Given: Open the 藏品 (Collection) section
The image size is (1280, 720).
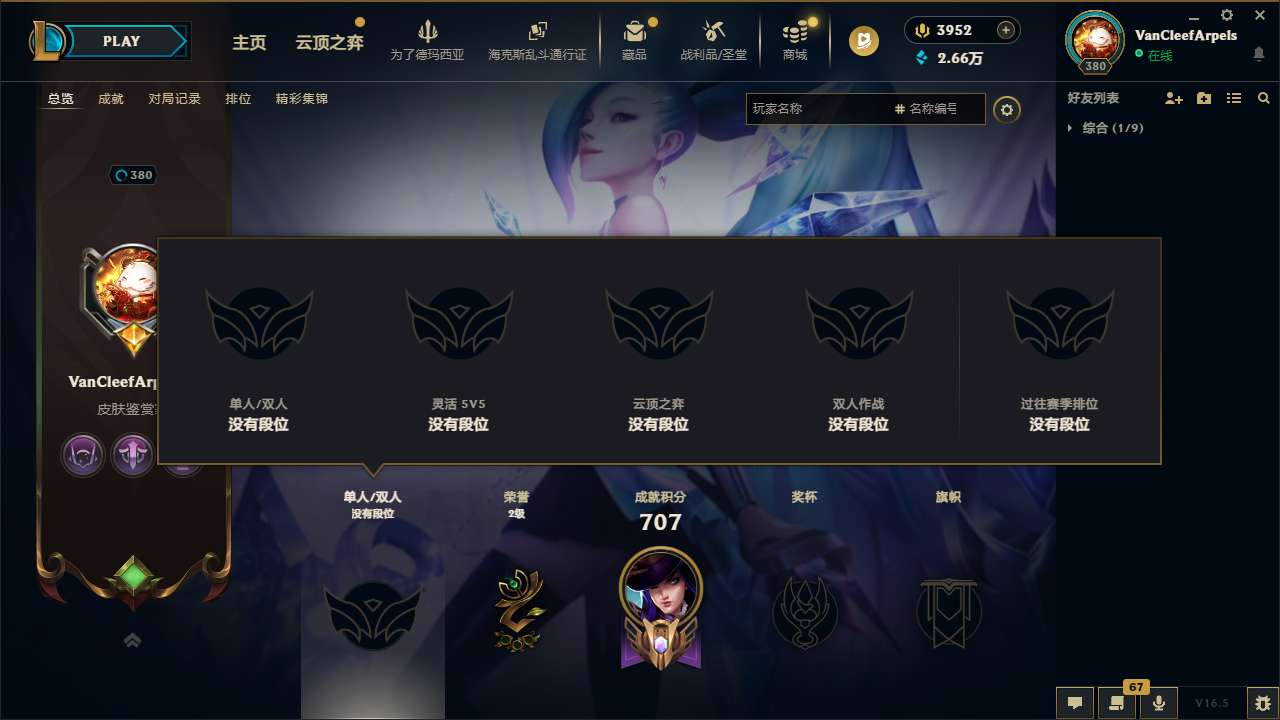Looking at the screenshot, I should point(636,40).
